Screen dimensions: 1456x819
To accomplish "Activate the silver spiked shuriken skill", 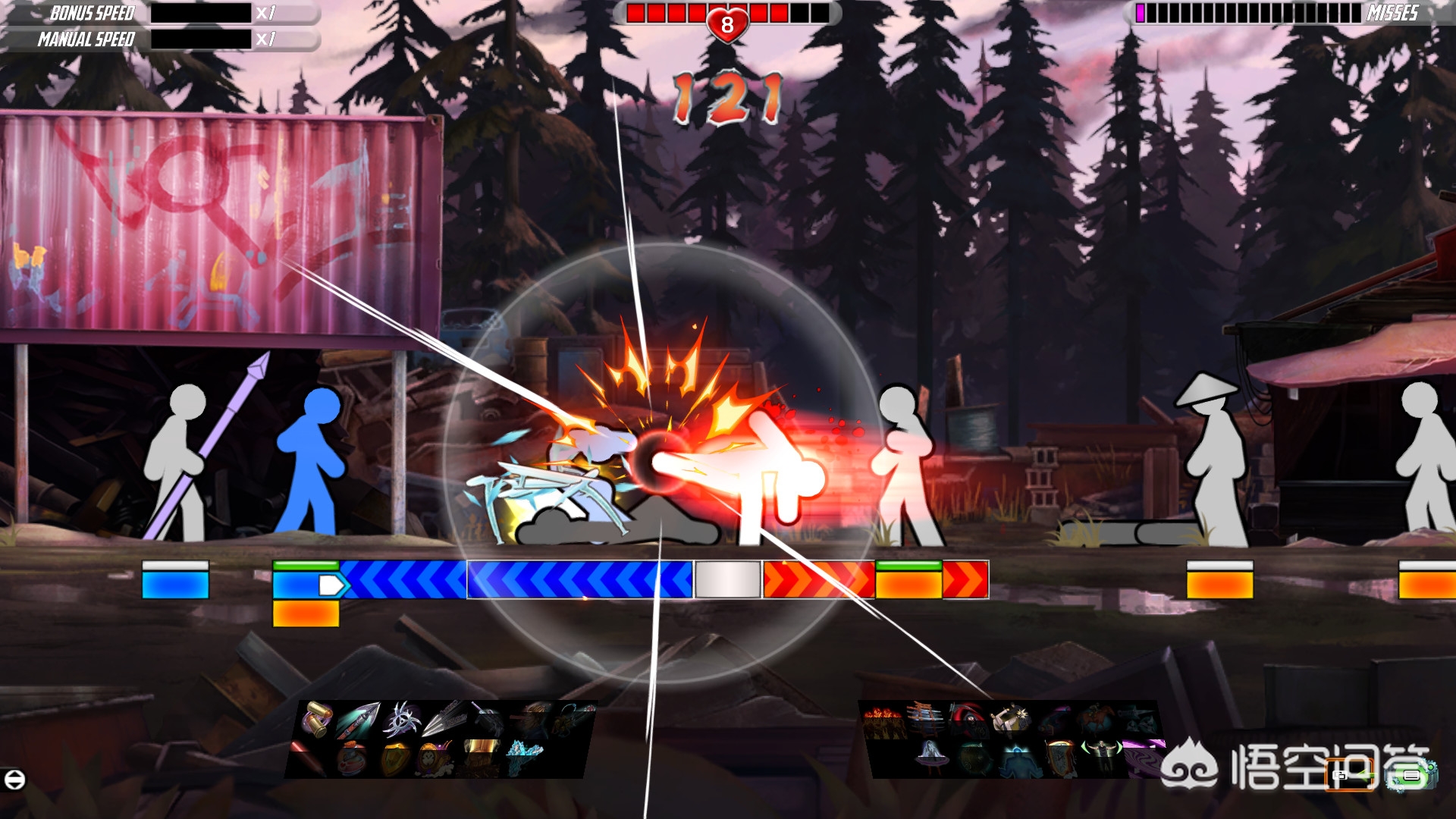I will pos(400,719).
